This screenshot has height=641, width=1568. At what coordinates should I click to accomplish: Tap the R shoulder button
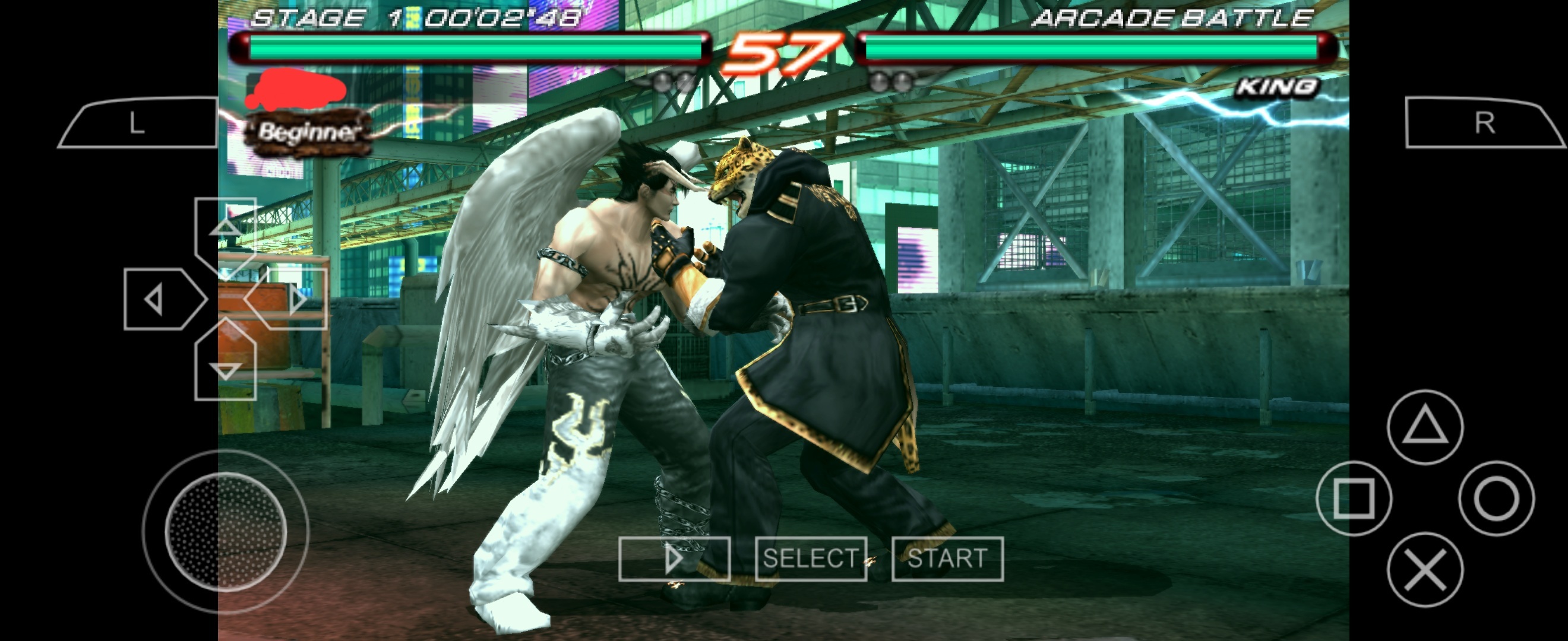click(x=1484, y=123)
